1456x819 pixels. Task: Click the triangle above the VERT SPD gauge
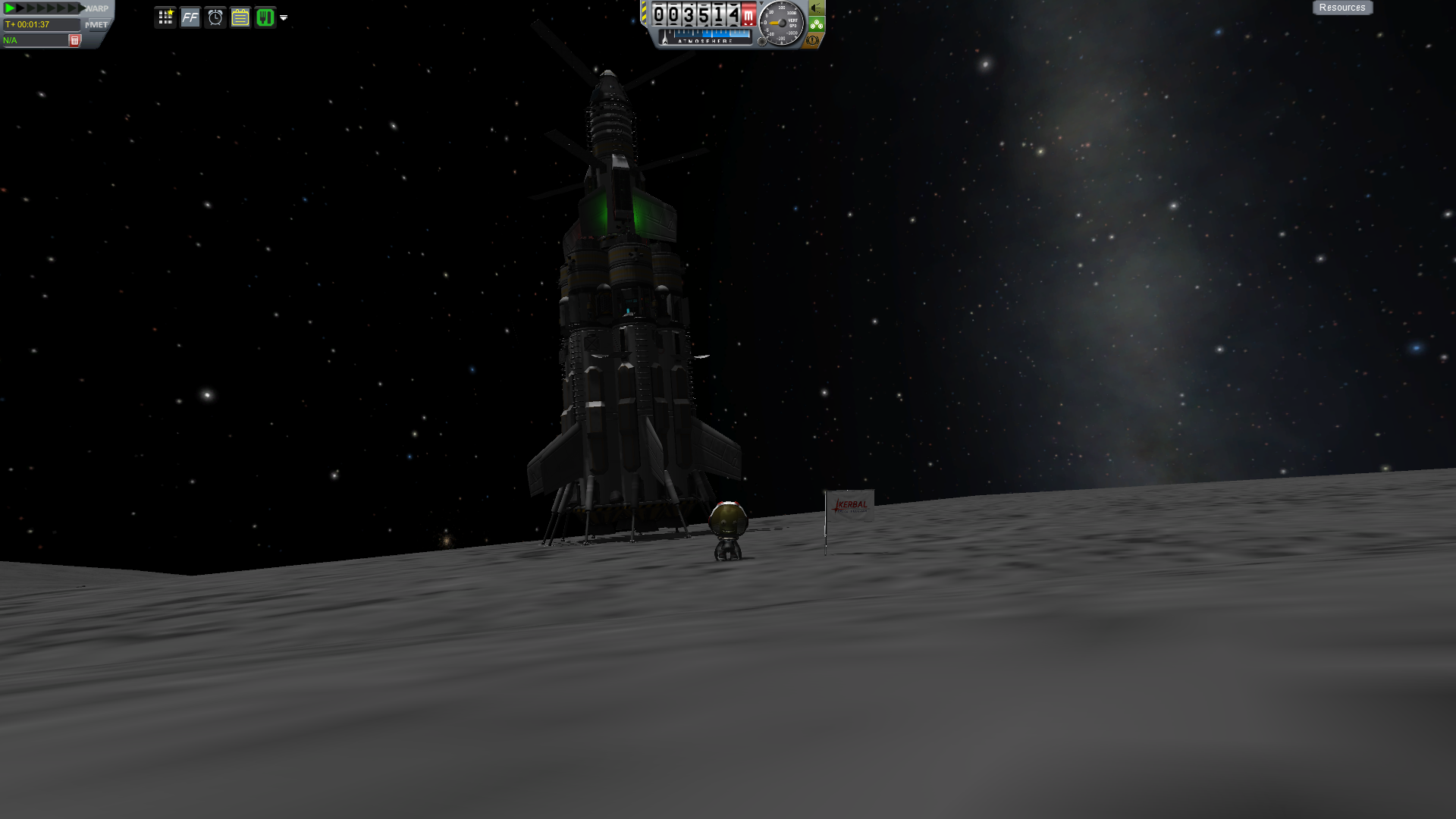[761, 4]
